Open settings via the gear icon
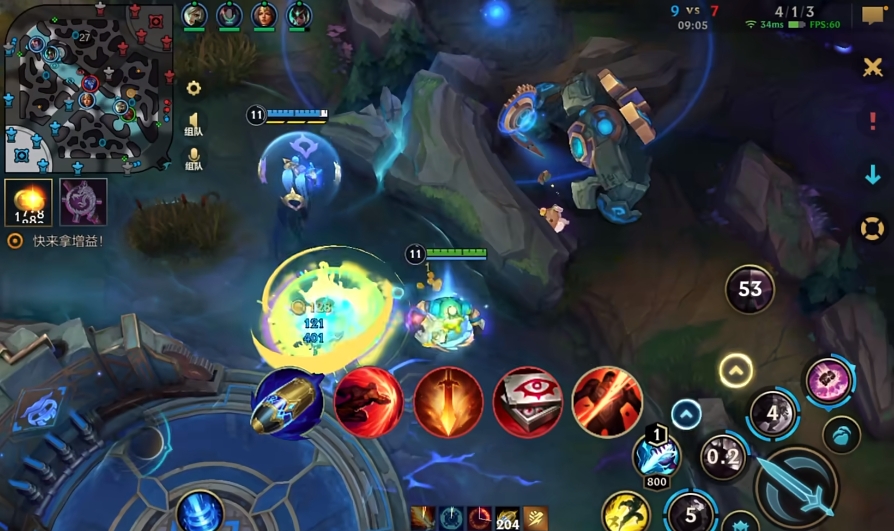894x531 pixels. pos(194,88)
